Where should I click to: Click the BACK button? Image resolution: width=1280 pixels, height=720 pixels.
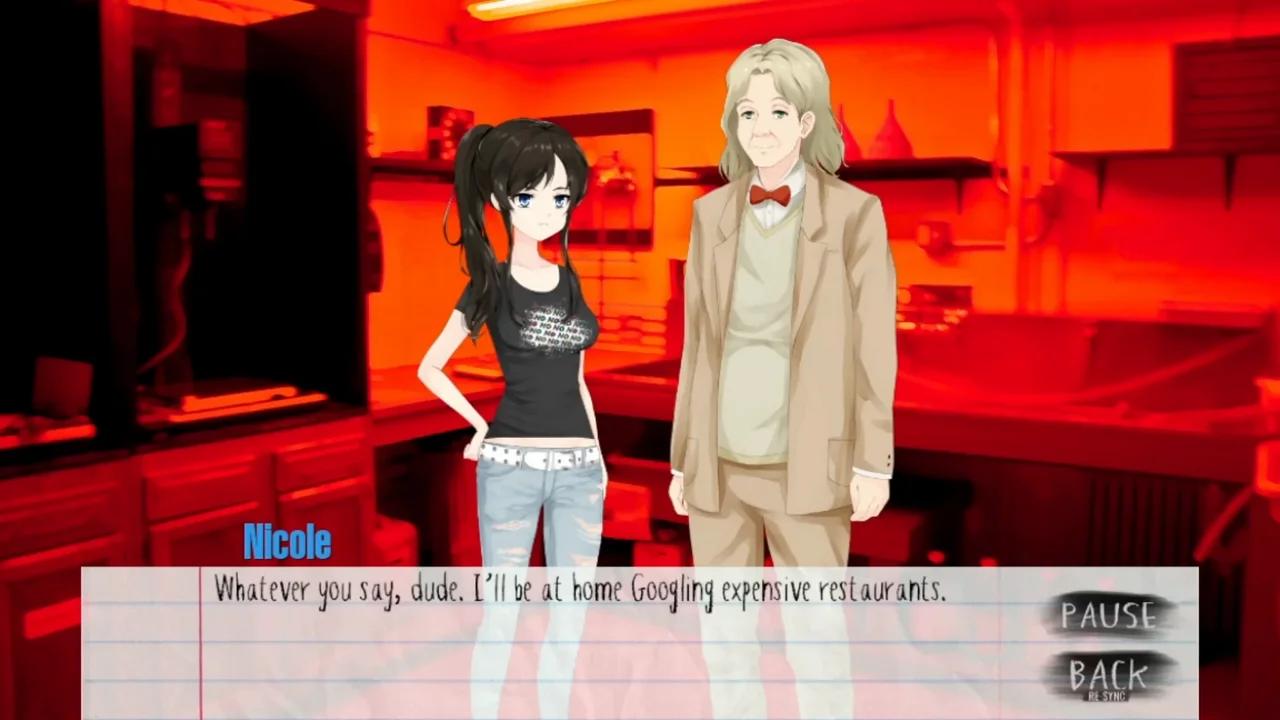(1110, 674)
